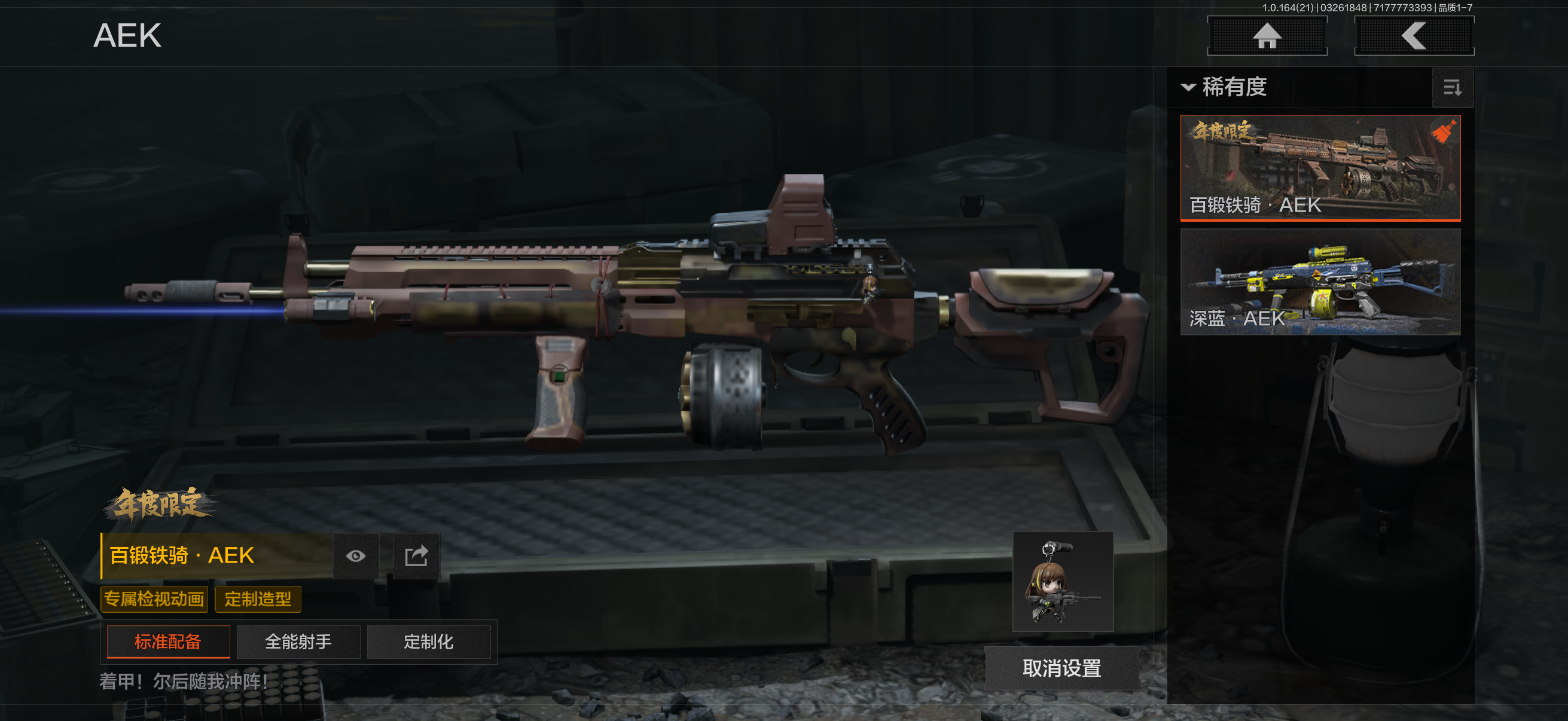Screen dimensions: 1568x721
Task: Toggle the sort order icon
Action: coord(1452,88)
